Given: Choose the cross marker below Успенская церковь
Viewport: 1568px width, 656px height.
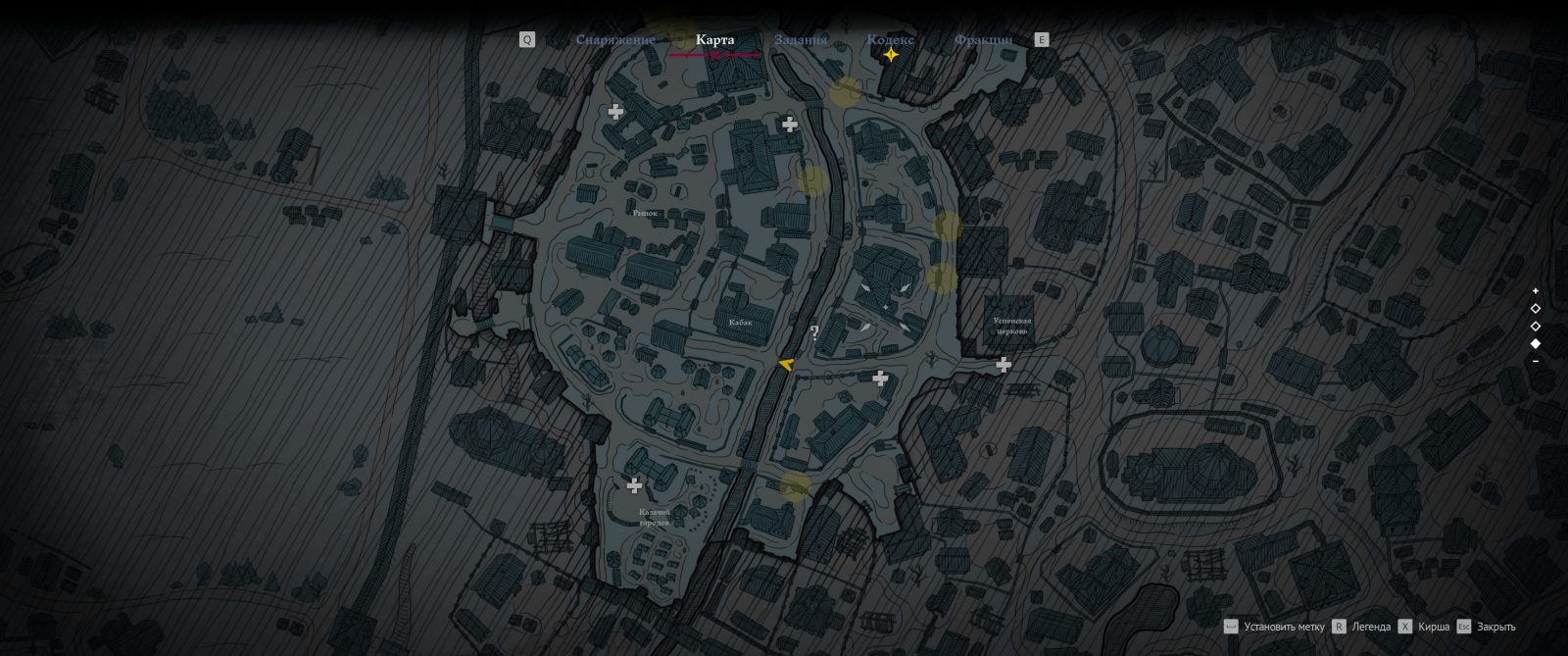Looking at the screenshot, I should (x=1004, y=365).
